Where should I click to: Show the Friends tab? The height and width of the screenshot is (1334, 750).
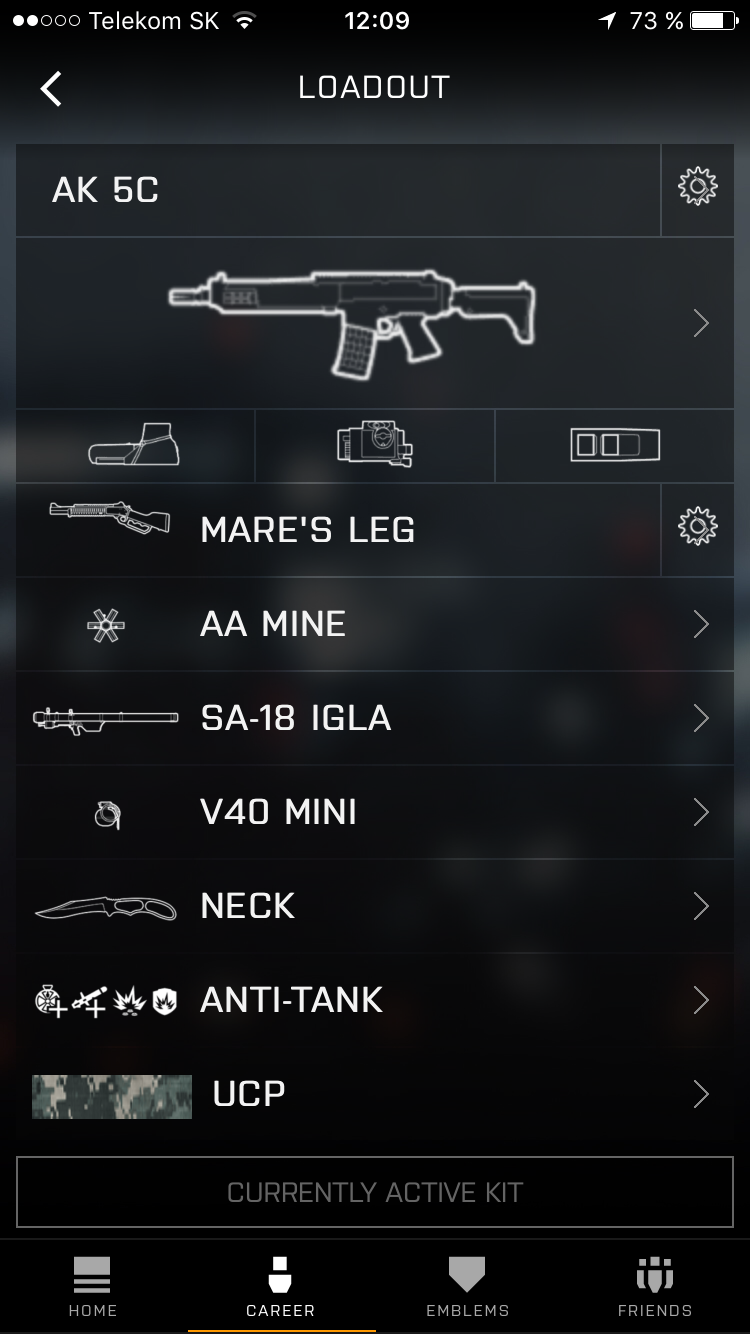(655, 1288)
